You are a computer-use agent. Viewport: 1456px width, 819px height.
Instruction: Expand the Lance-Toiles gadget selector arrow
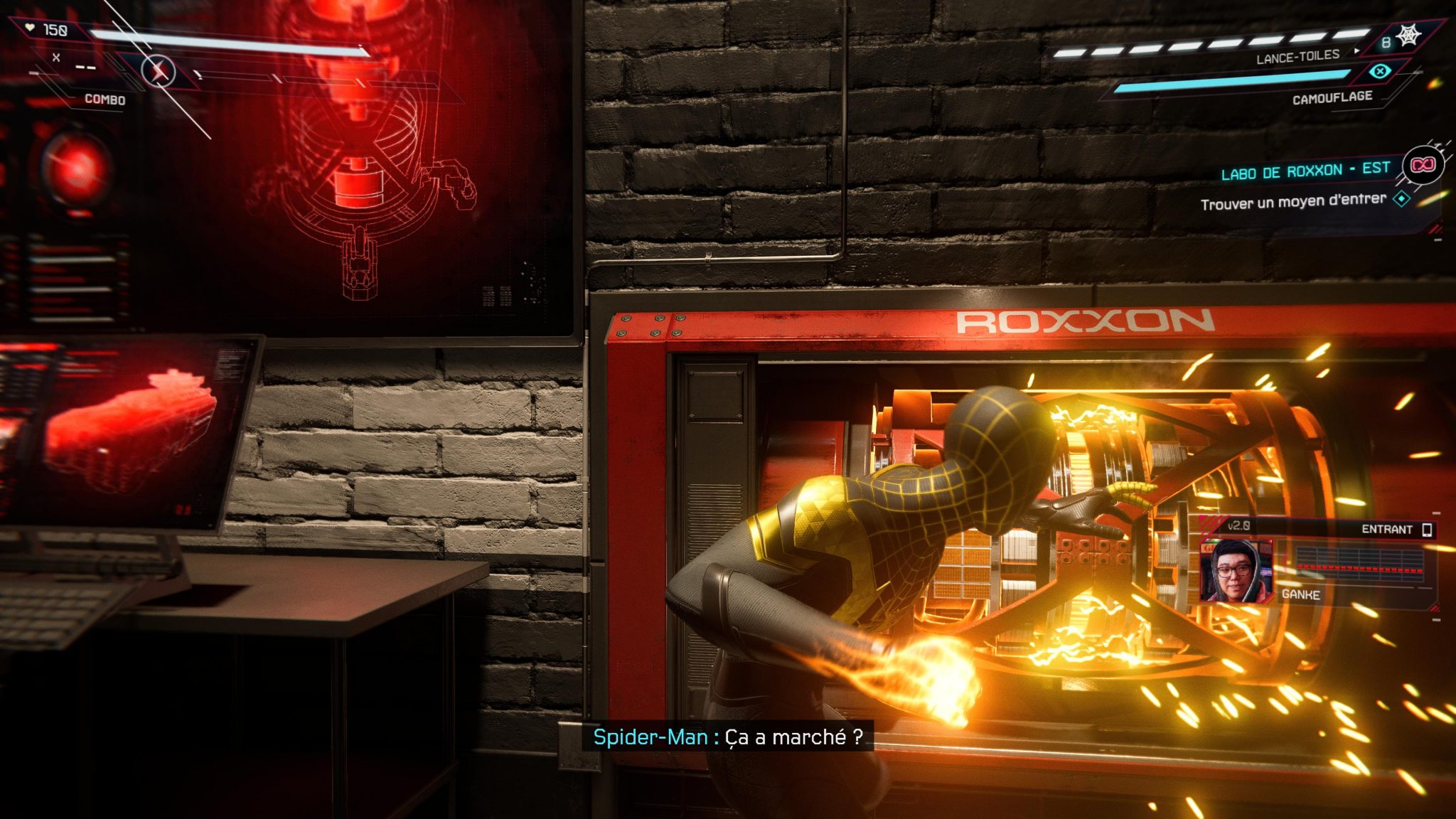pos(1358,51)
